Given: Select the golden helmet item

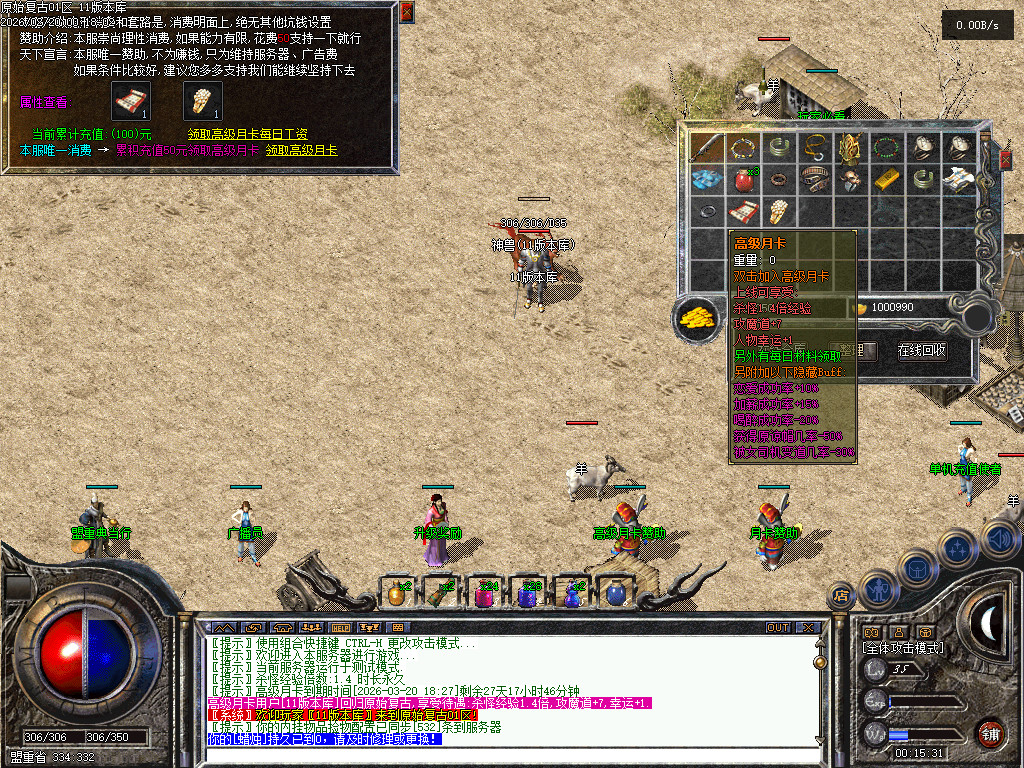Looking at the screenshot, I should coord(850,148).
